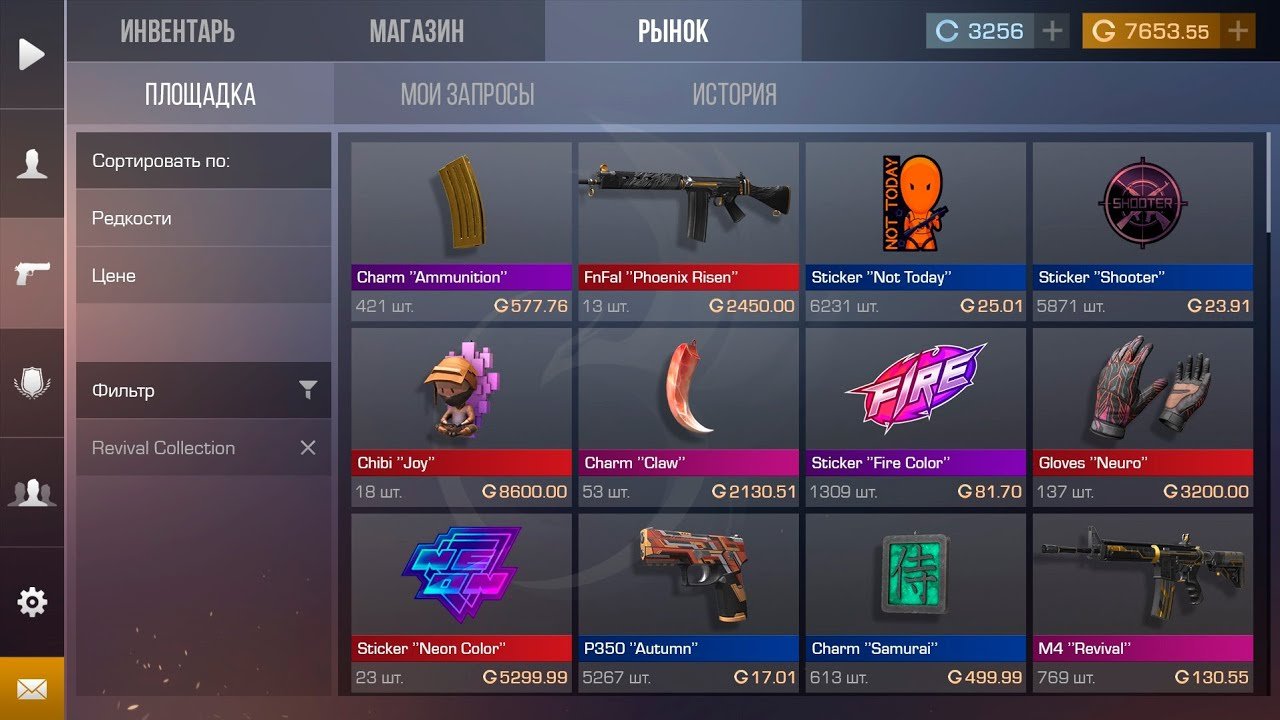Image resolution: width=1280 pixels, height=720 pixels.
Task: Open the settings gear in the sidebar
Action: click(x=32, y=602)
